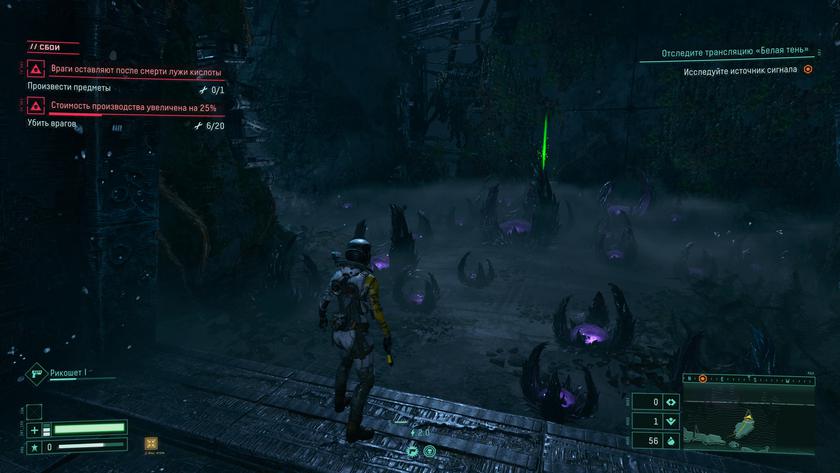
Task: Click the orange objective marker on compass
Action: [702, 379]
